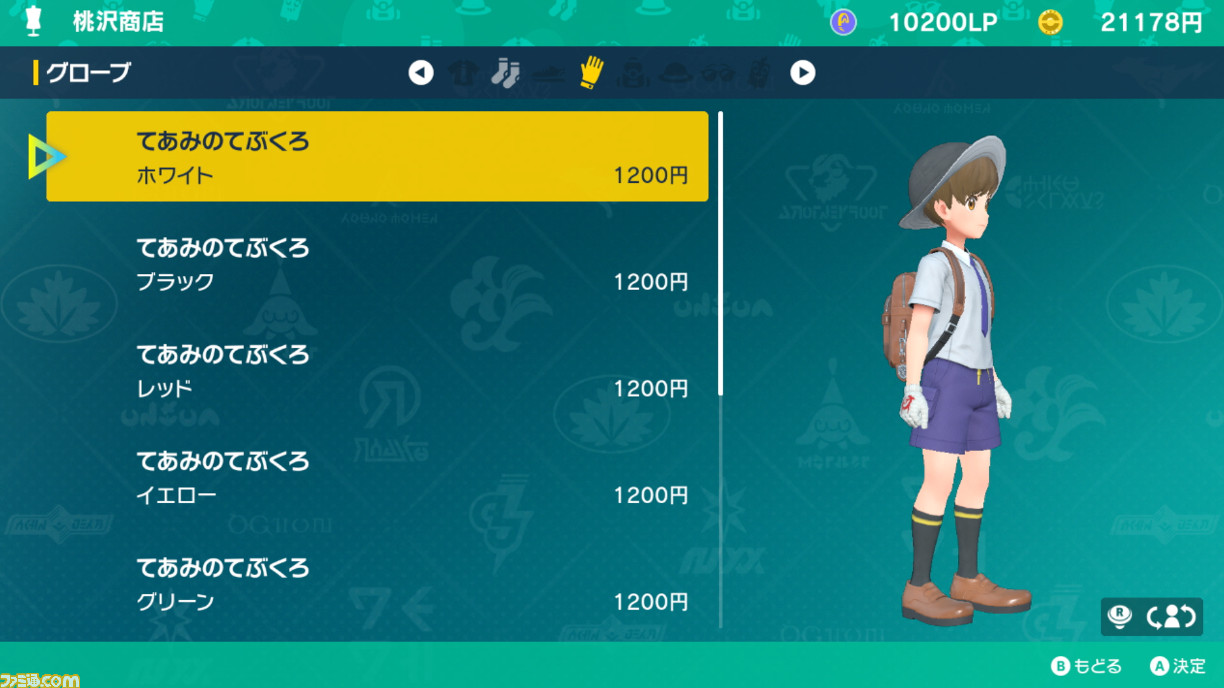The width and height of the screenshot is (1224, 688).
Task: Choose the green てあみのてぶくろ (グリーン)
Action: tap(377, 584)
